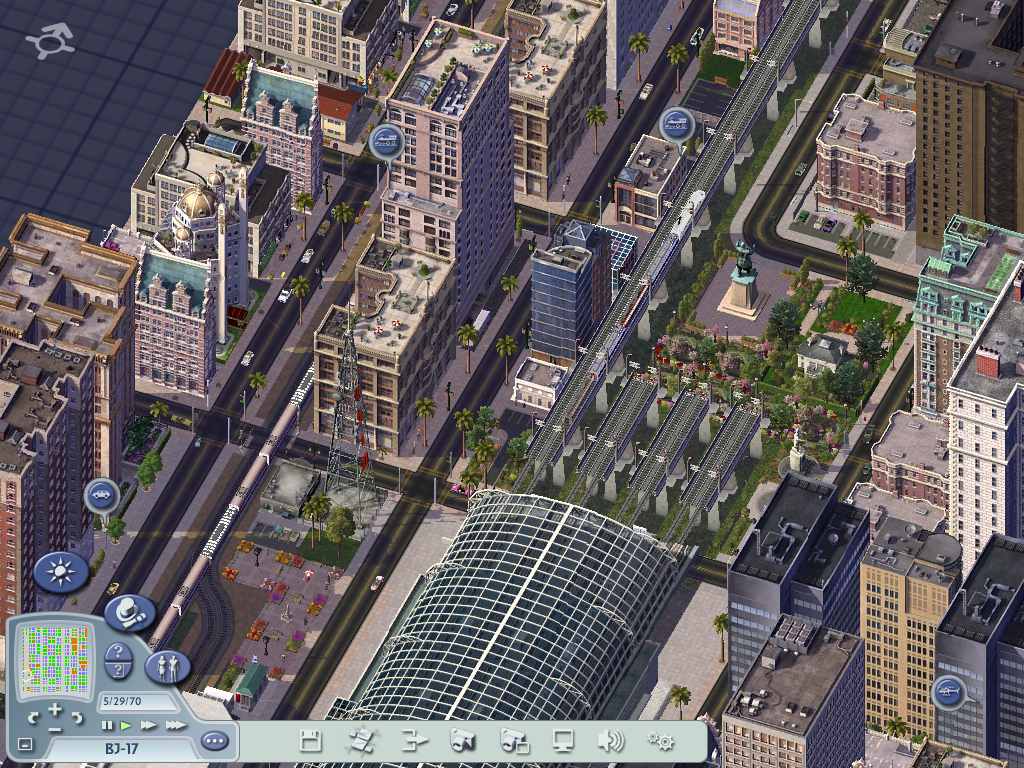This screenshot has height=768, width=1024.
Task: Rotate the view clockwise
Action: tap(78, 718)
